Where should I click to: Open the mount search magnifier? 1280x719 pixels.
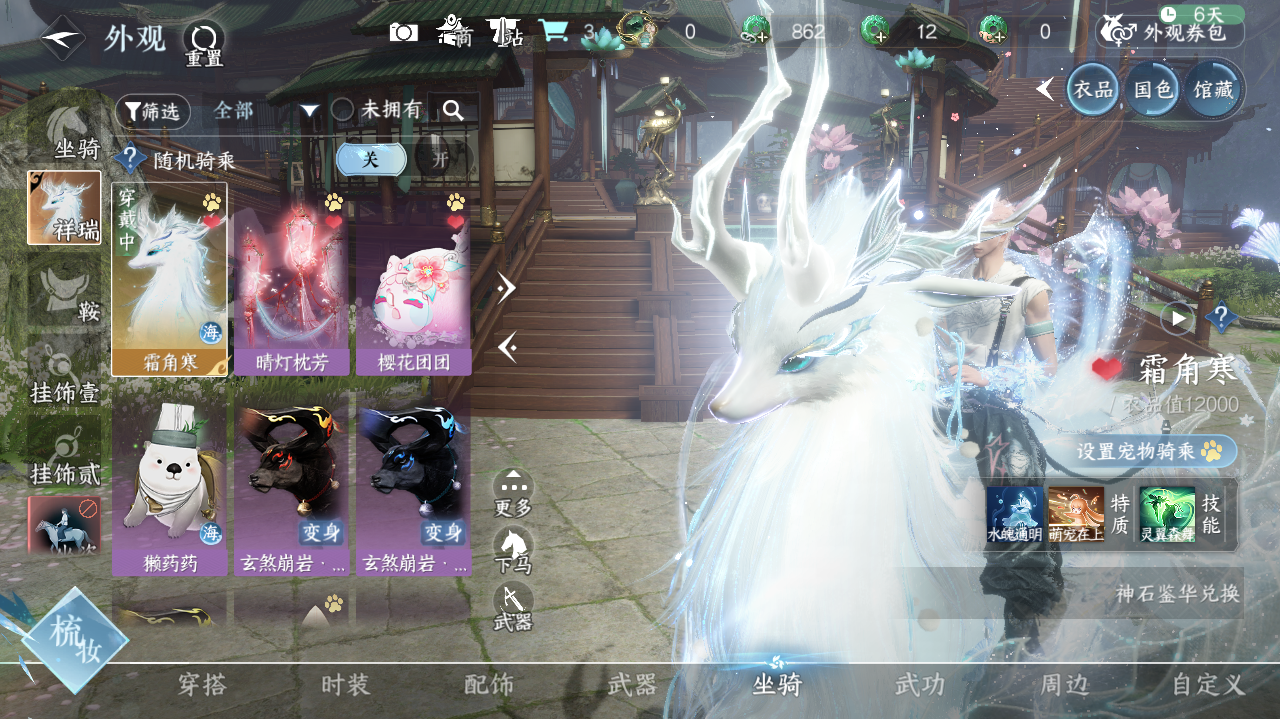click(453, 110)
